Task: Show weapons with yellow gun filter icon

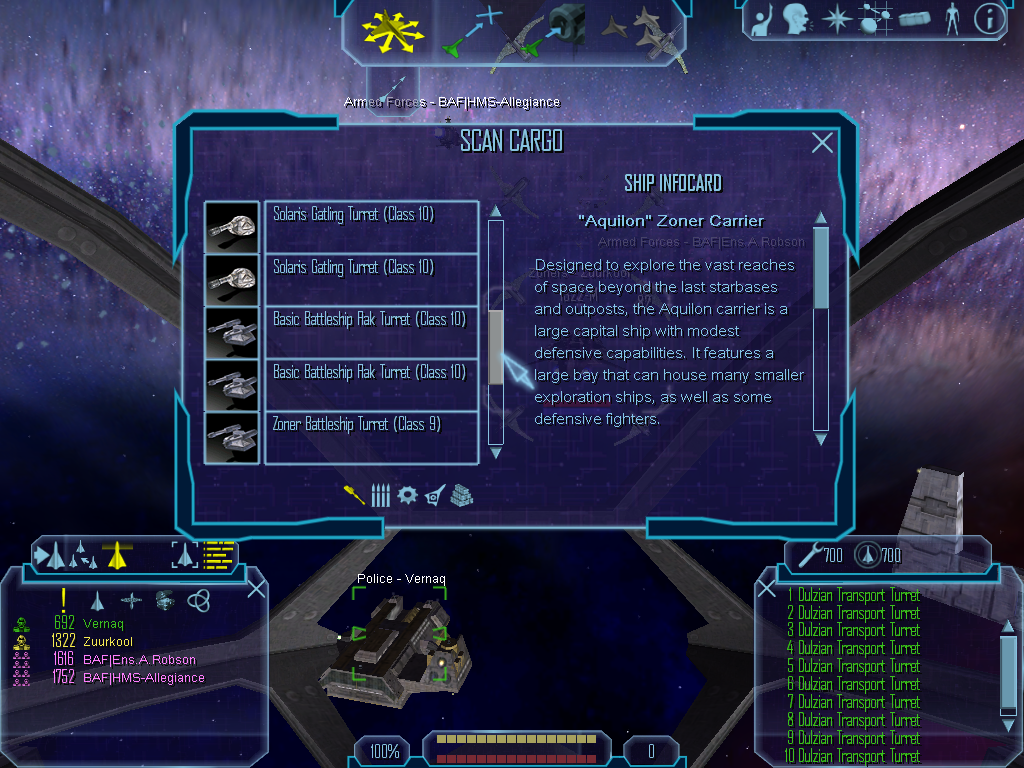Action: [x=354, y=495]
